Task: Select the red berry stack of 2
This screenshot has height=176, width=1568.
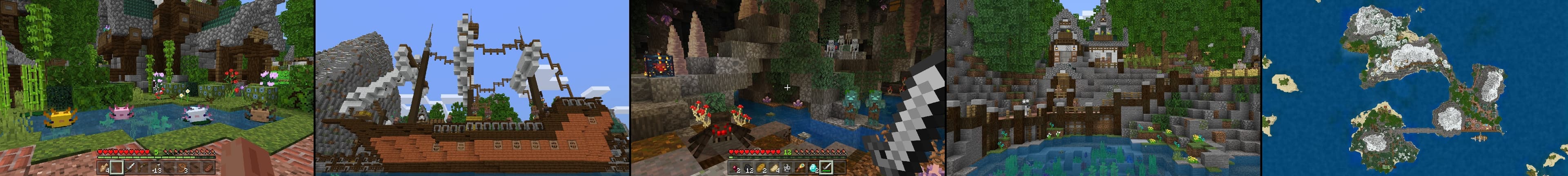Action: click(x=735, y=167)
